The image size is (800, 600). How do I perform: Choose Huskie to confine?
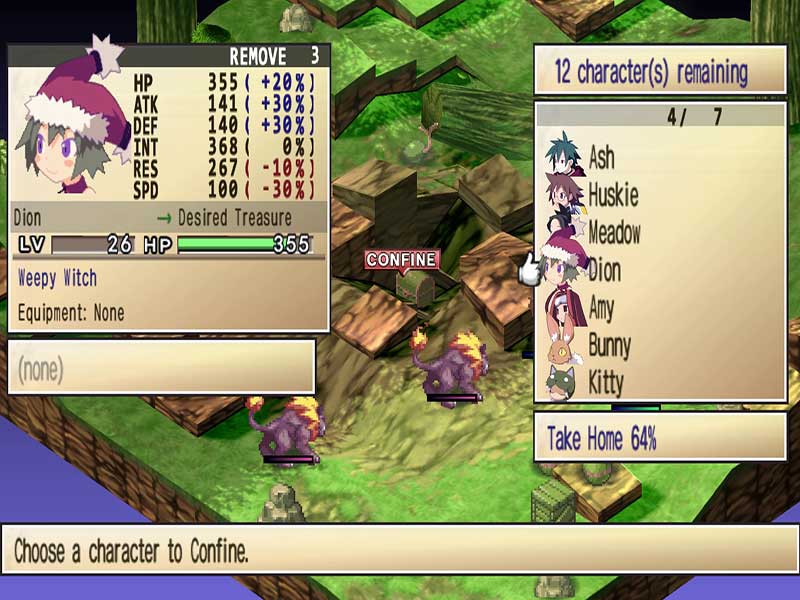(x=612, y=195)
